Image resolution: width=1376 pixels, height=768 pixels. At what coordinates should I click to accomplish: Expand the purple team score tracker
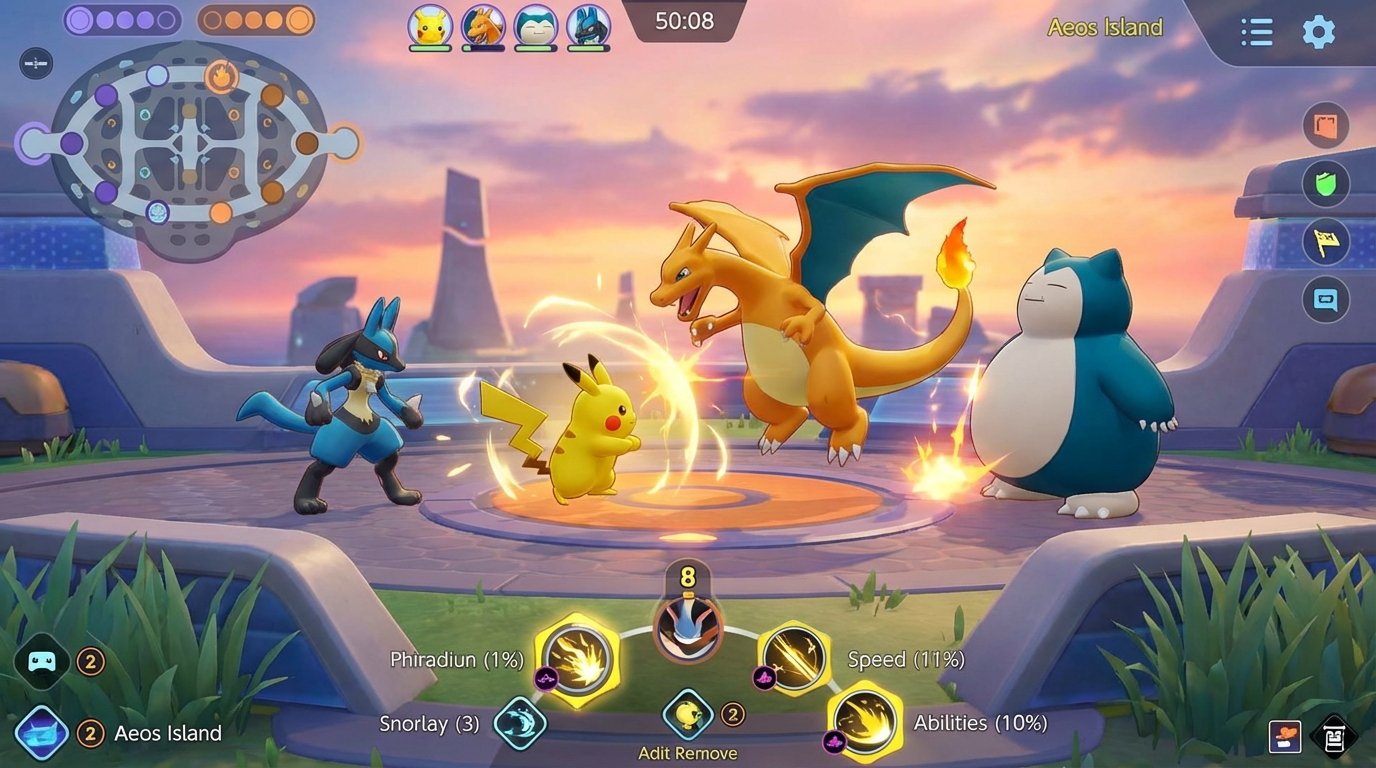point(122,19)
